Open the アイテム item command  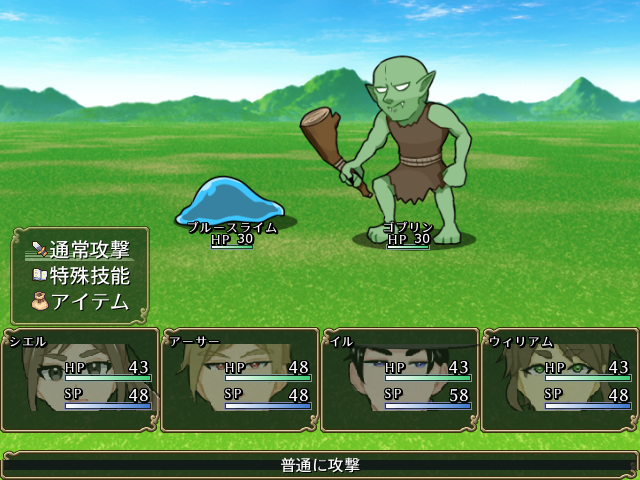pyautogui.click(x=82, y=301)
